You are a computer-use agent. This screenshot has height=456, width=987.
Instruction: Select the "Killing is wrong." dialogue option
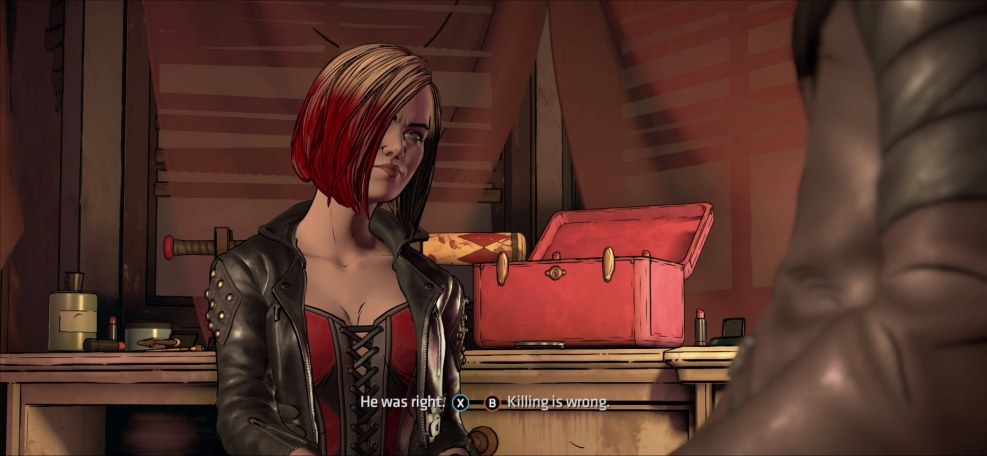click(557, 402)
